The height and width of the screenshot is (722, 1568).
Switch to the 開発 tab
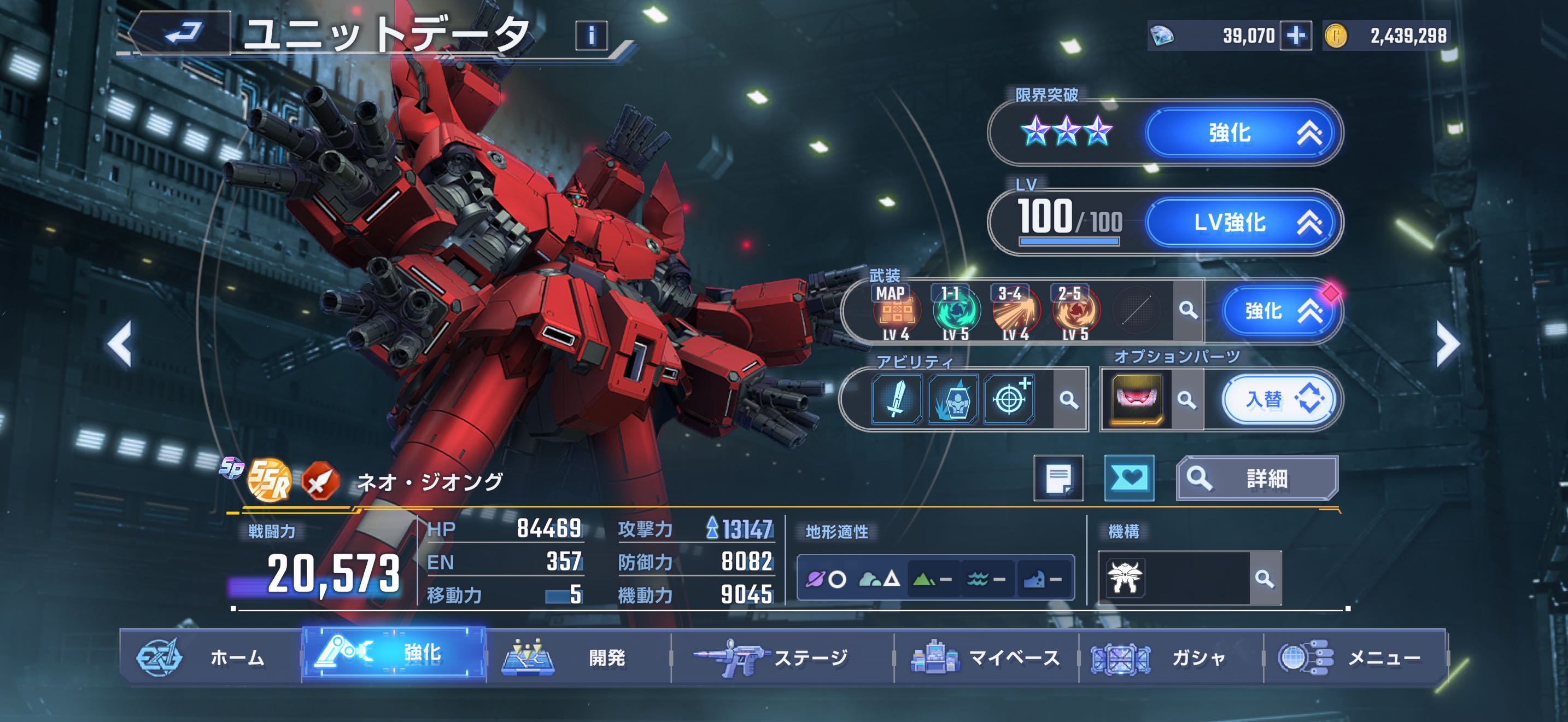pyautogui.click(x=578, y=657)
